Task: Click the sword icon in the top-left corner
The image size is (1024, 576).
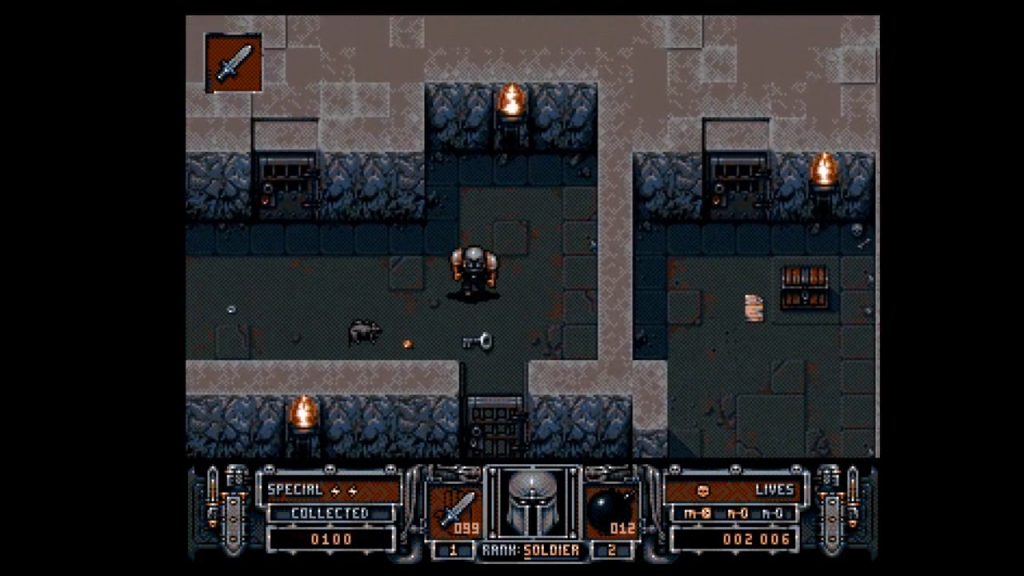Action: click(234, 63)
